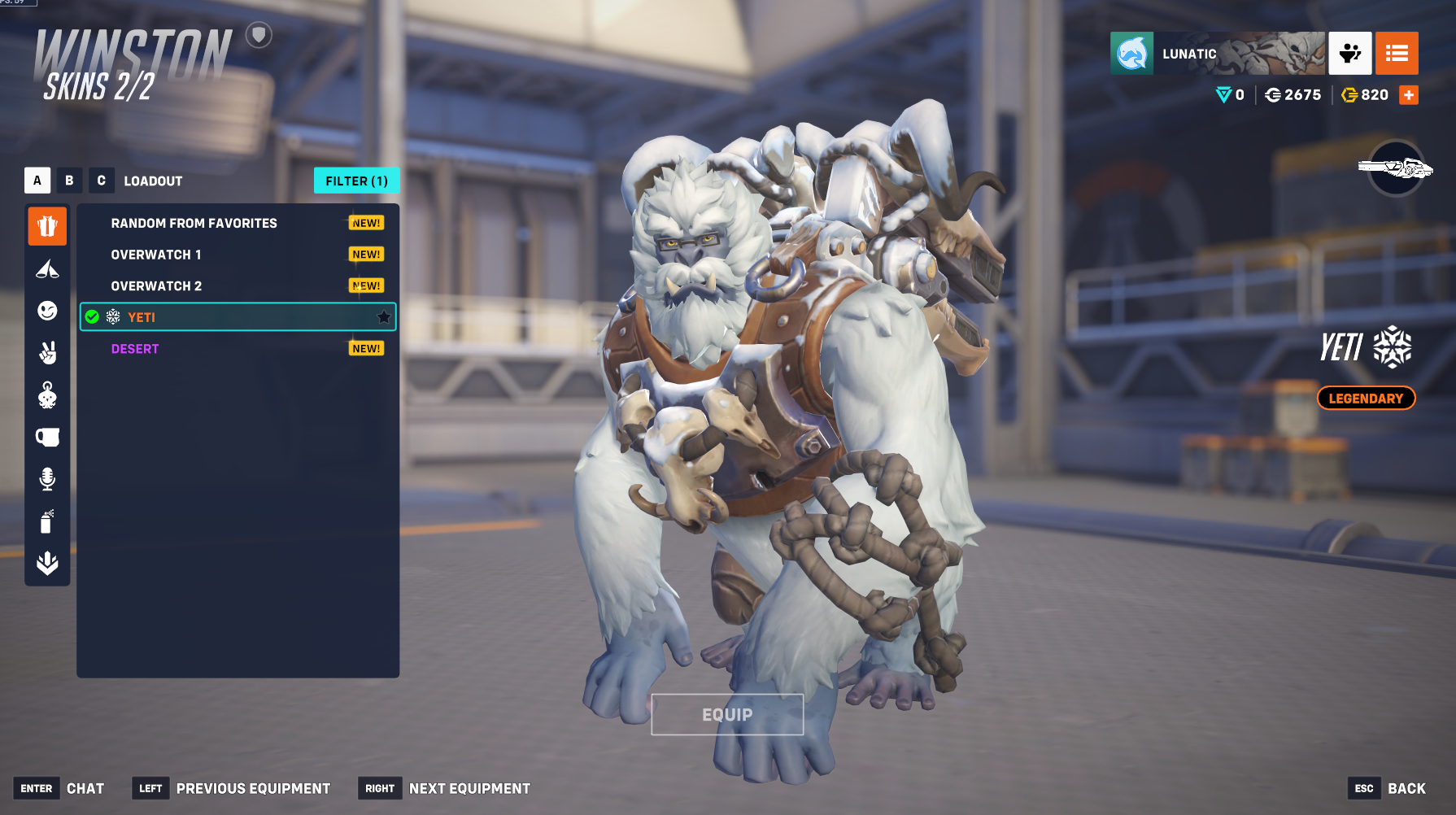The height and width of the screenshot is (815, 1456).
Task: Open the orange list menu button
Action: pyautogui.click(x=1397, y=54)
